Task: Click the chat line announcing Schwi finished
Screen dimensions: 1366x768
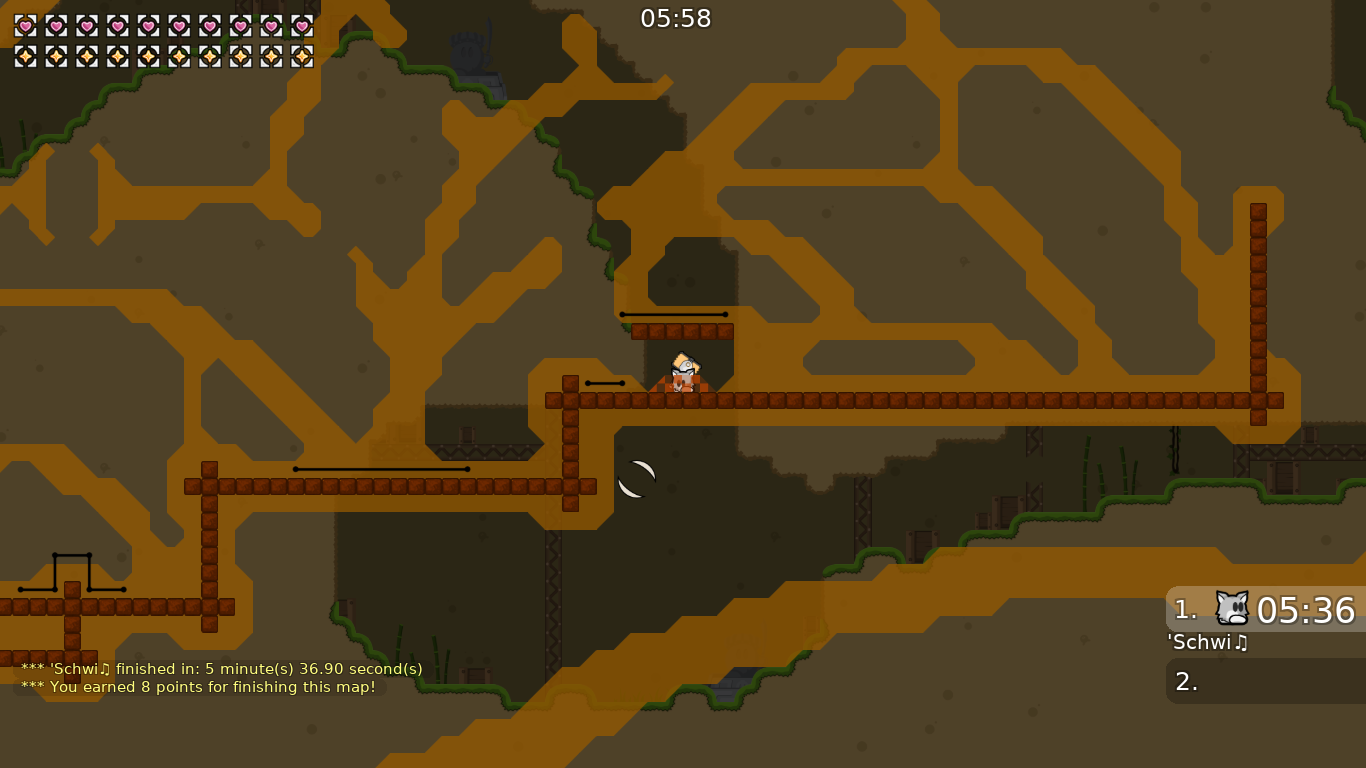Action: coord(221,668)
